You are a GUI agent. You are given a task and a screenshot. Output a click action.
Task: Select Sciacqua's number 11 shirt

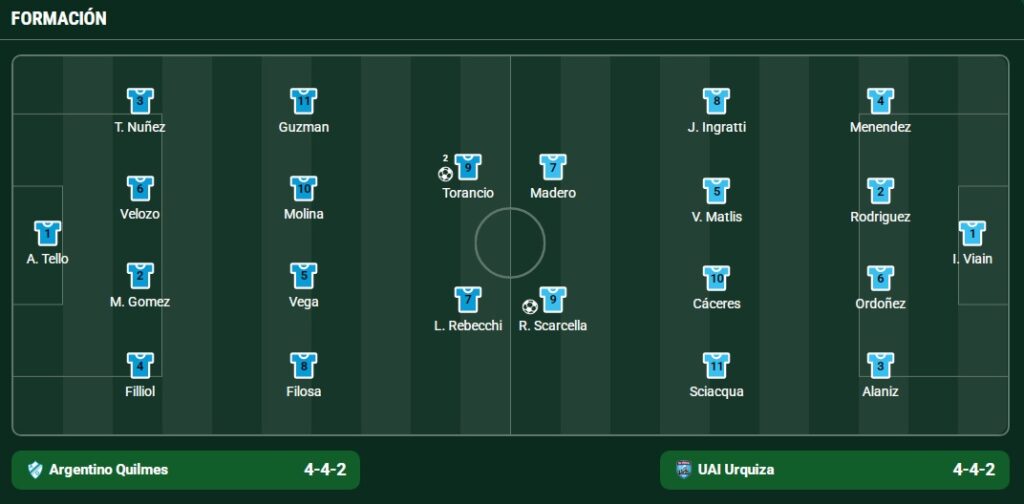pos(716,365)
